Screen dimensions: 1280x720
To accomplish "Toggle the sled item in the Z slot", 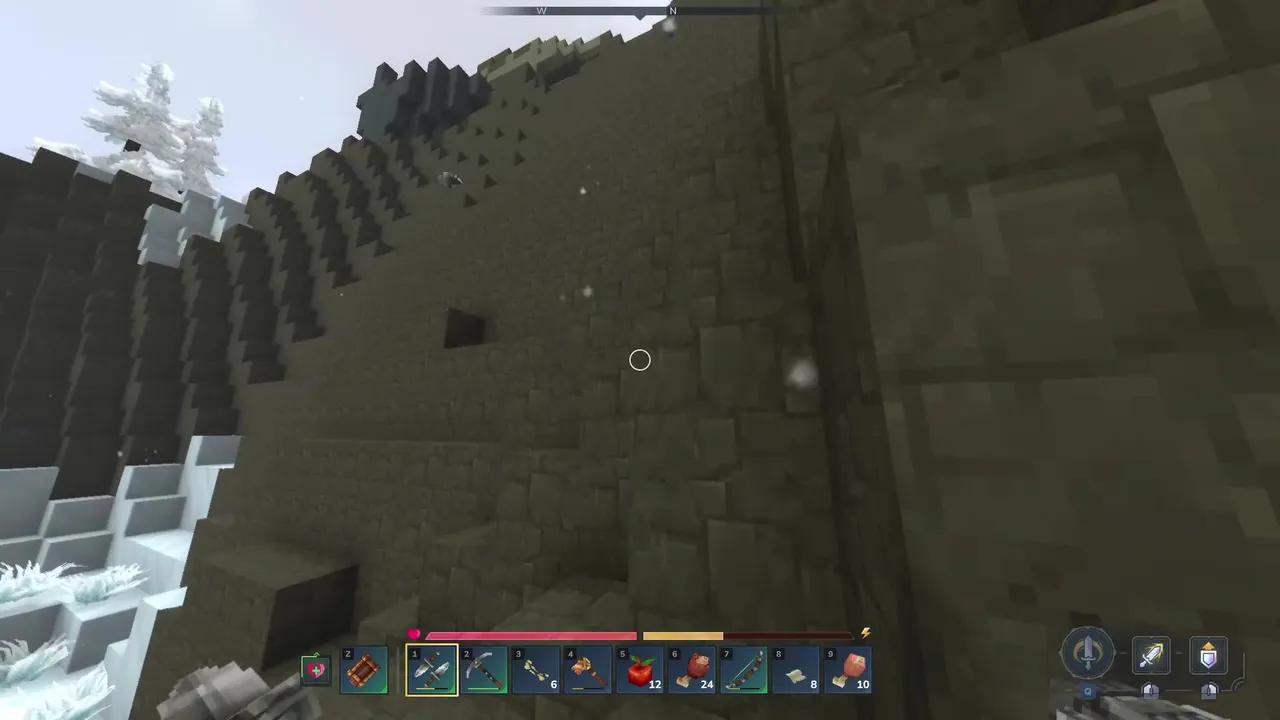I will [x=363, y=668].
